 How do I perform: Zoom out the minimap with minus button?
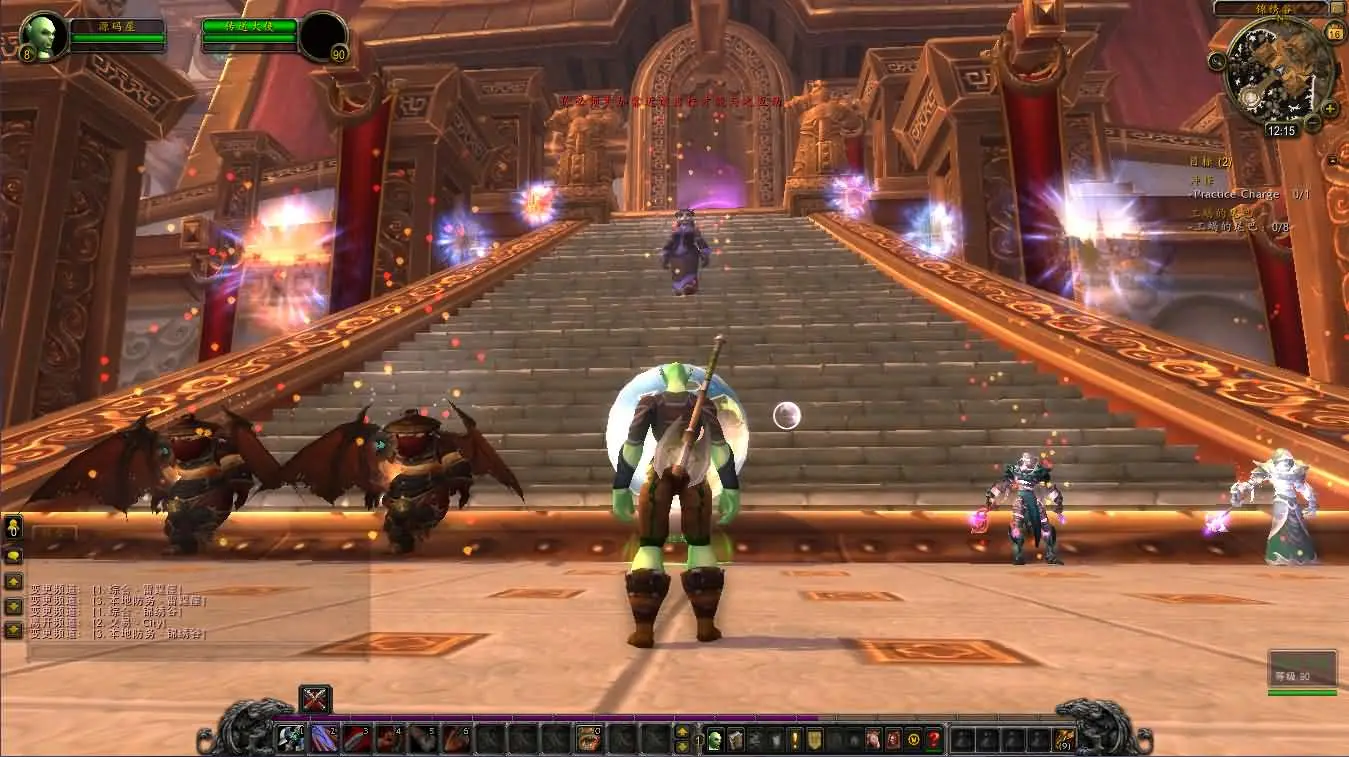[x=1314, y=124]
